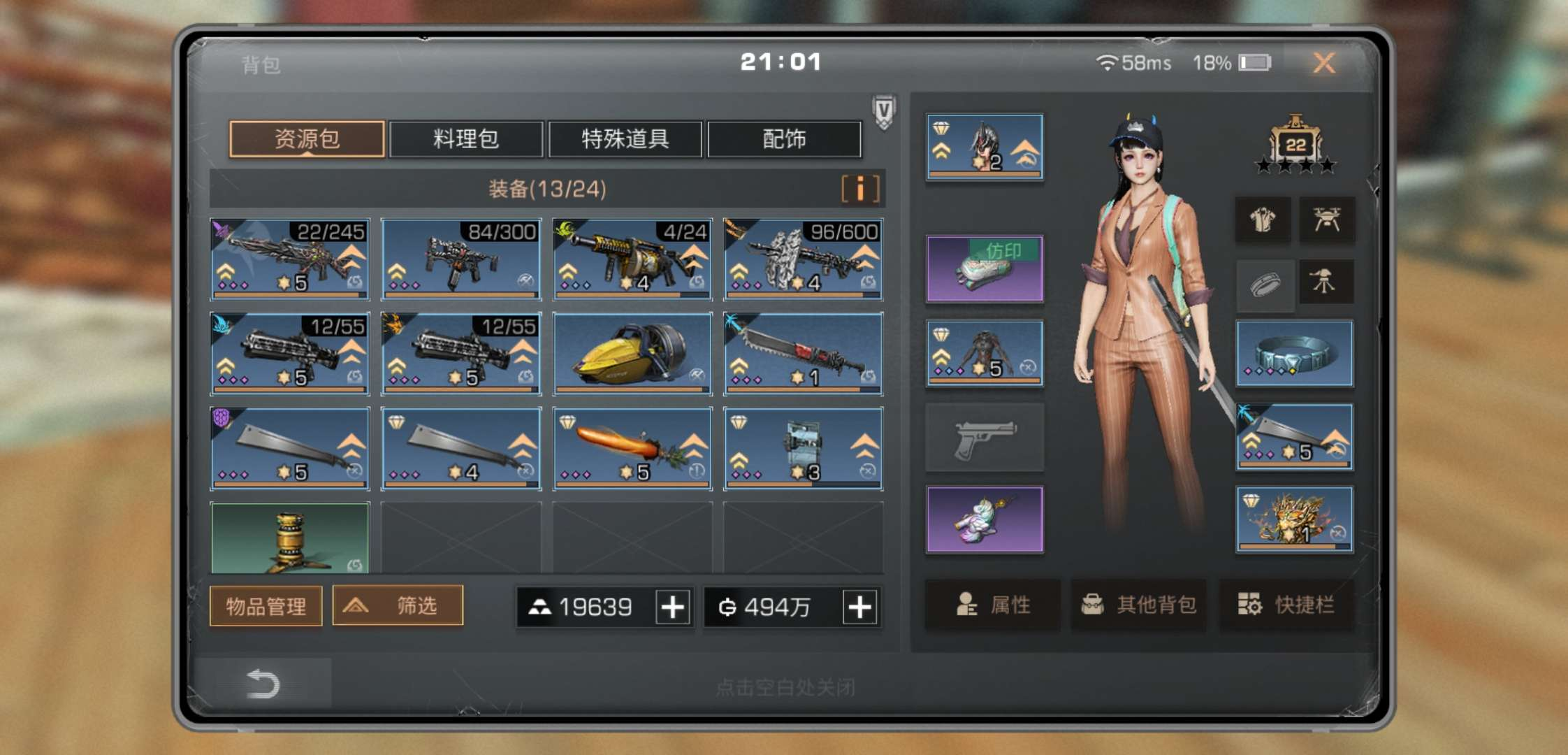Select the golden lantern item slot
1568x755 pixels.
[290, 538]
